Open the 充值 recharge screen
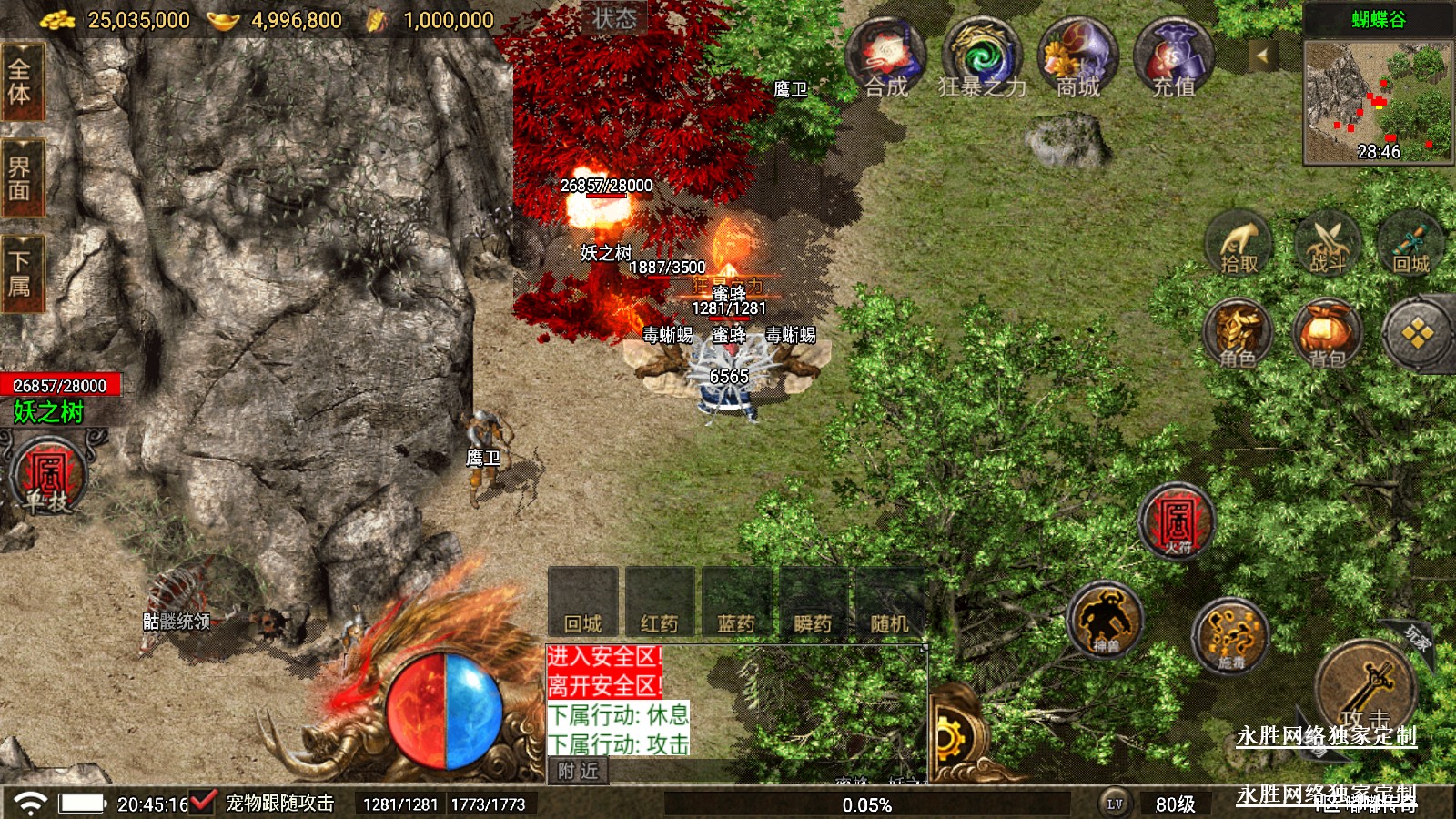The height and width of the screenshot is (819, 1456). tap(1174, 58)
